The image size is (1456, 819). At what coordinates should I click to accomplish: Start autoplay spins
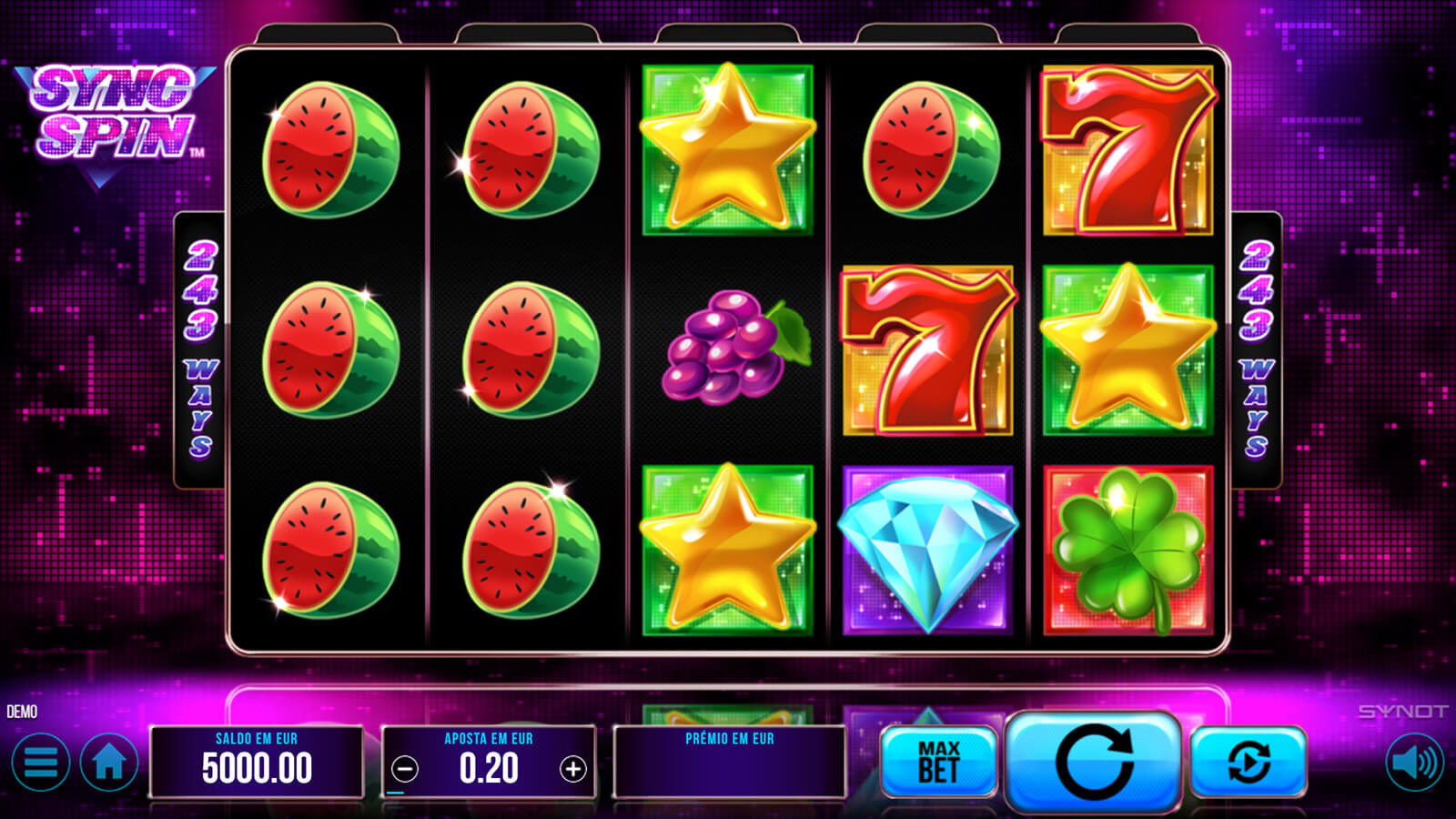tap(1248, 762)
